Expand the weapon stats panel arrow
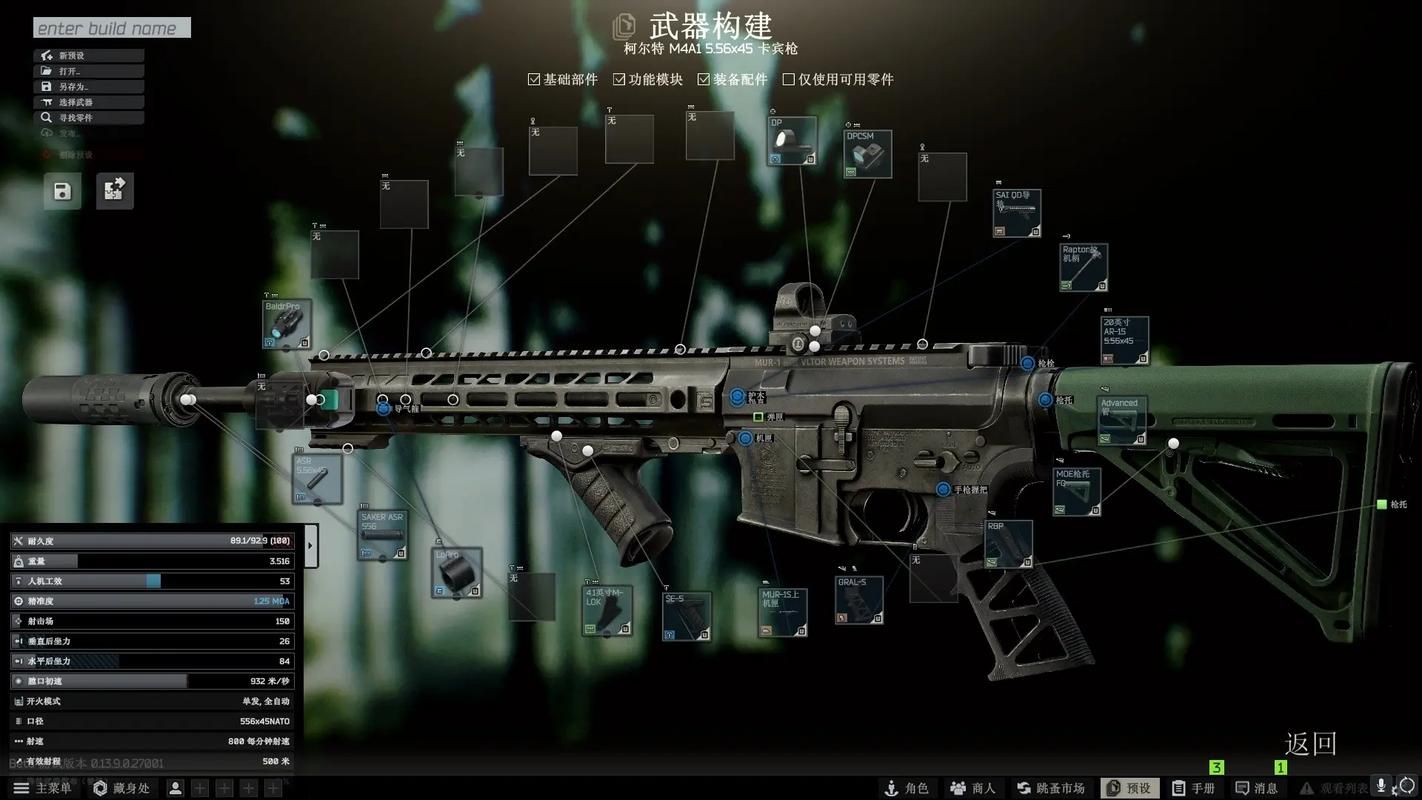Image resolution: width=1422 pixels, height=800 pixels. (x=310, y=545)
